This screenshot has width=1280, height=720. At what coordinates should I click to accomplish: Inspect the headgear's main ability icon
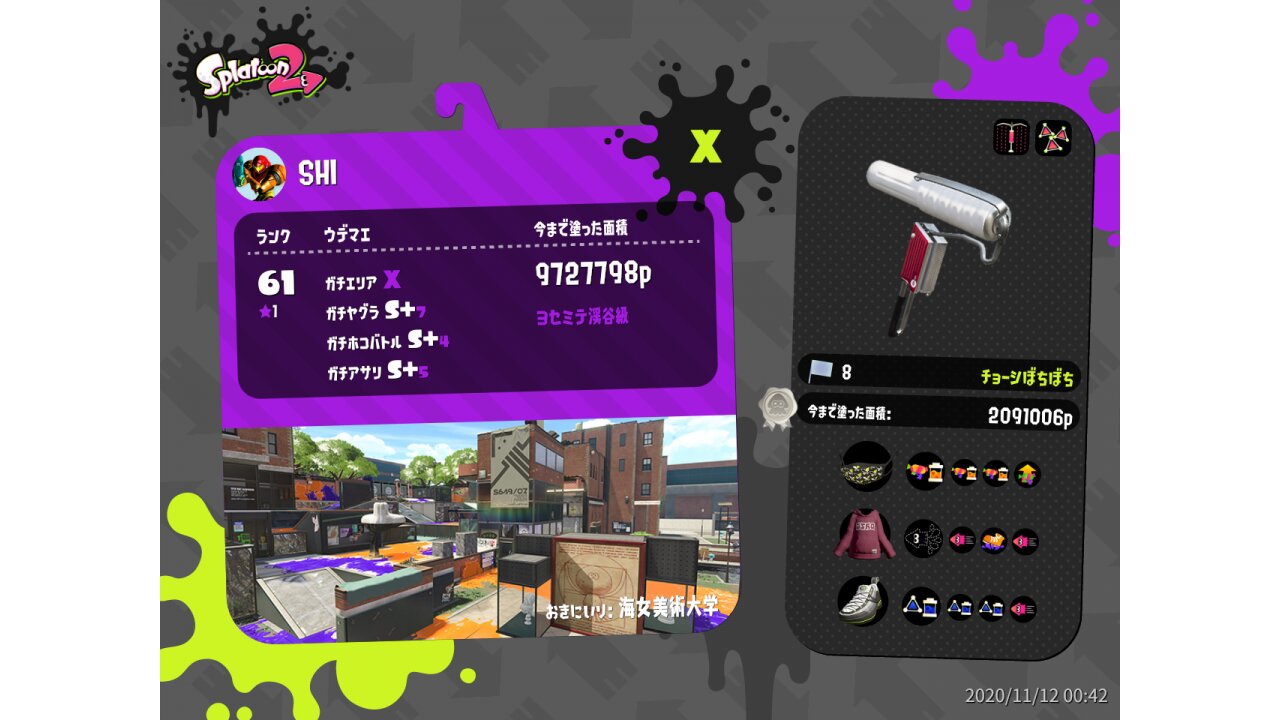click(x=925, y=471)
